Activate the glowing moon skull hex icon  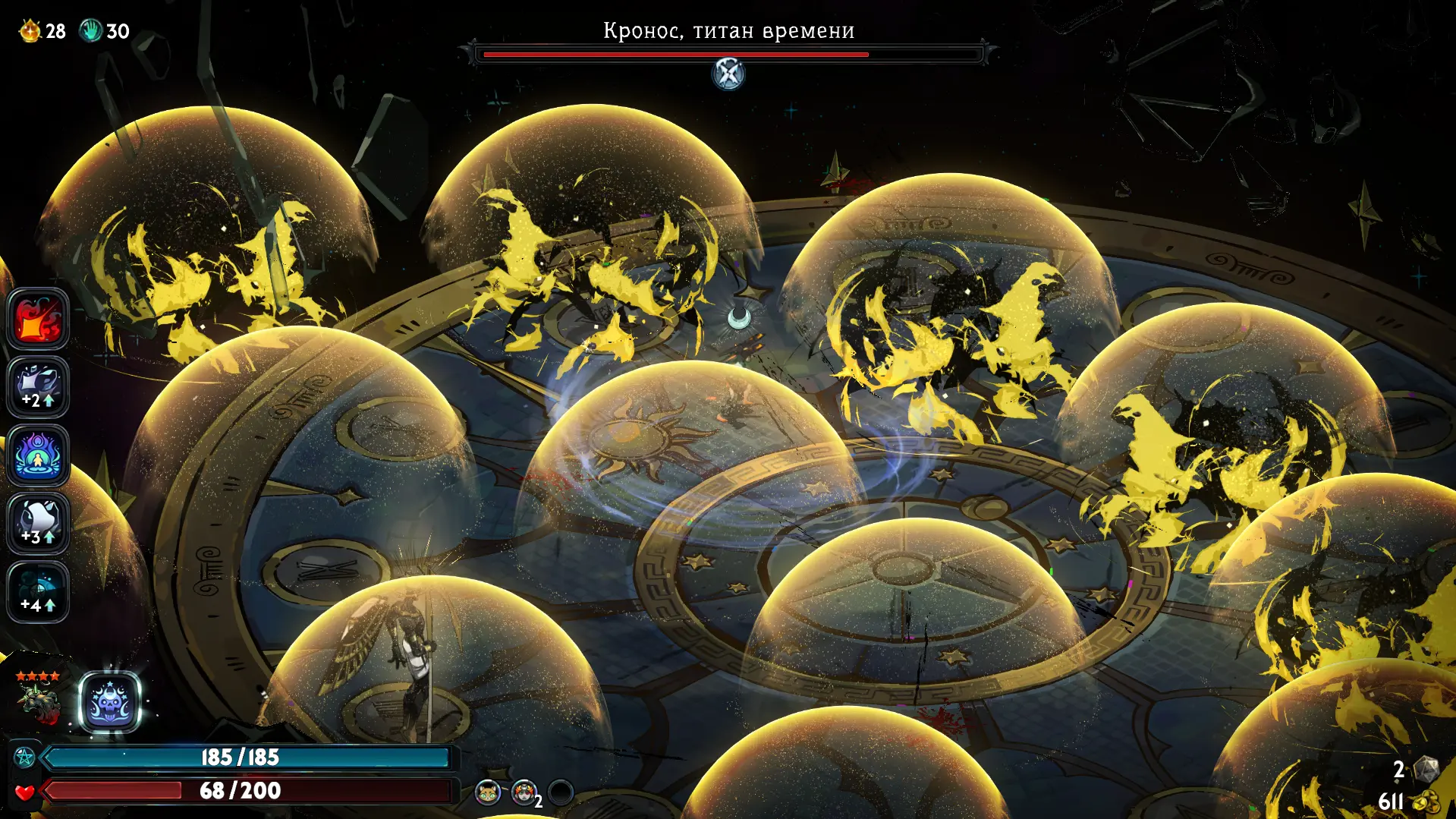pyautogui.click(x=110, y=703)
